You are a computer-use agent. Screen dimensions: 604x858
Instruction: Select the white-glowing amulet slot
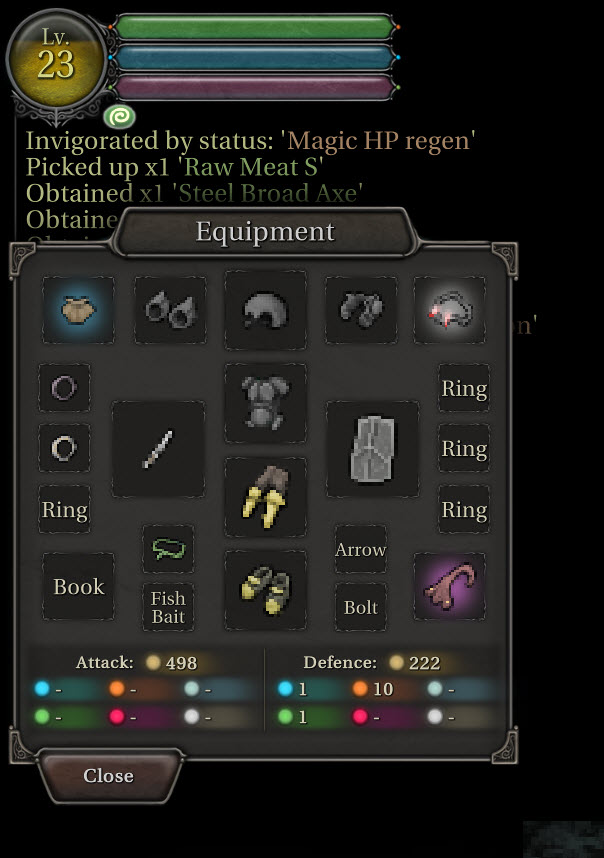point(450,310)
